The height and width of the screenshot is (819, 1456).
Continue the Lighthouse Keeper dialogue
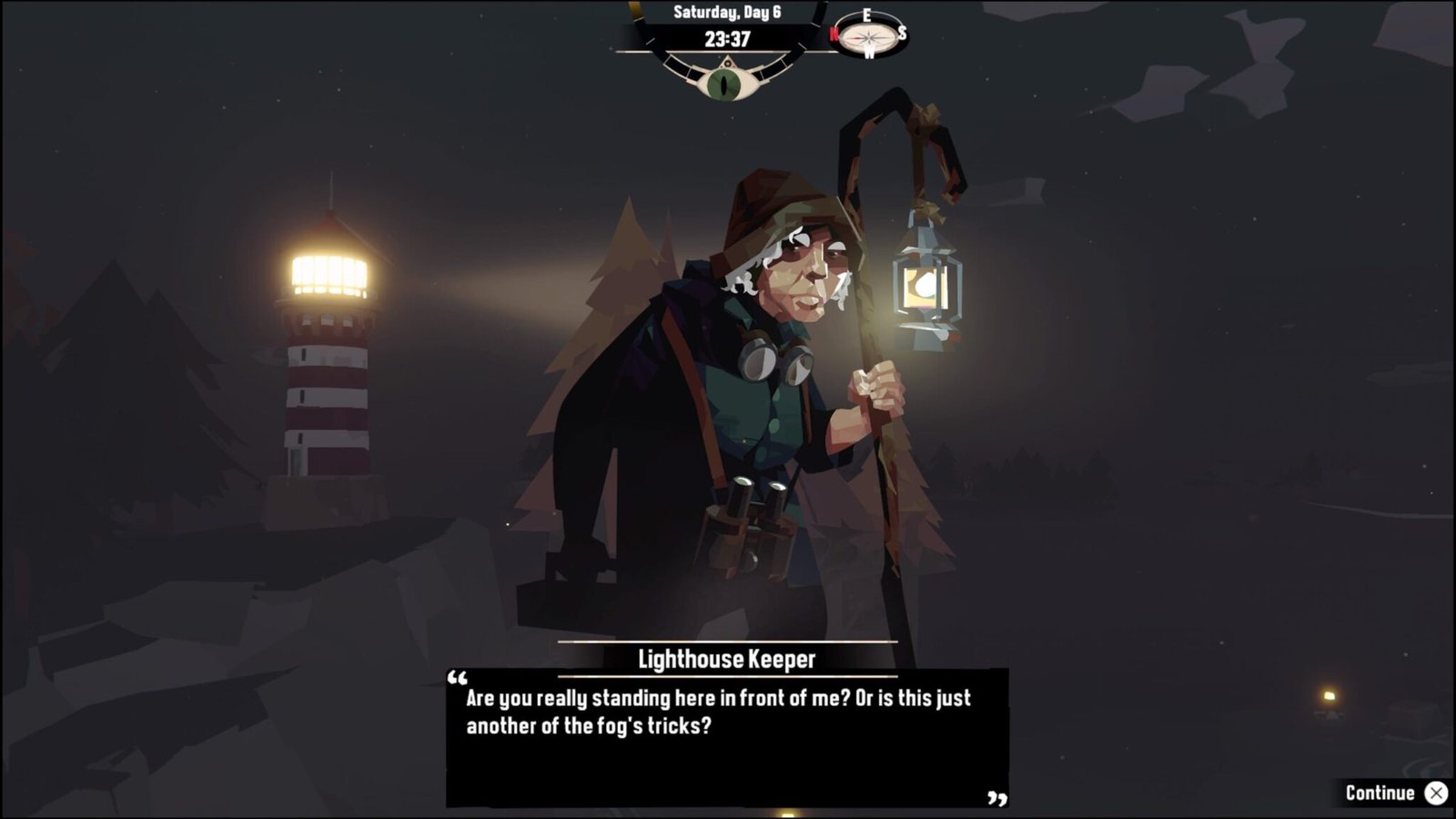click(1394, 793)
